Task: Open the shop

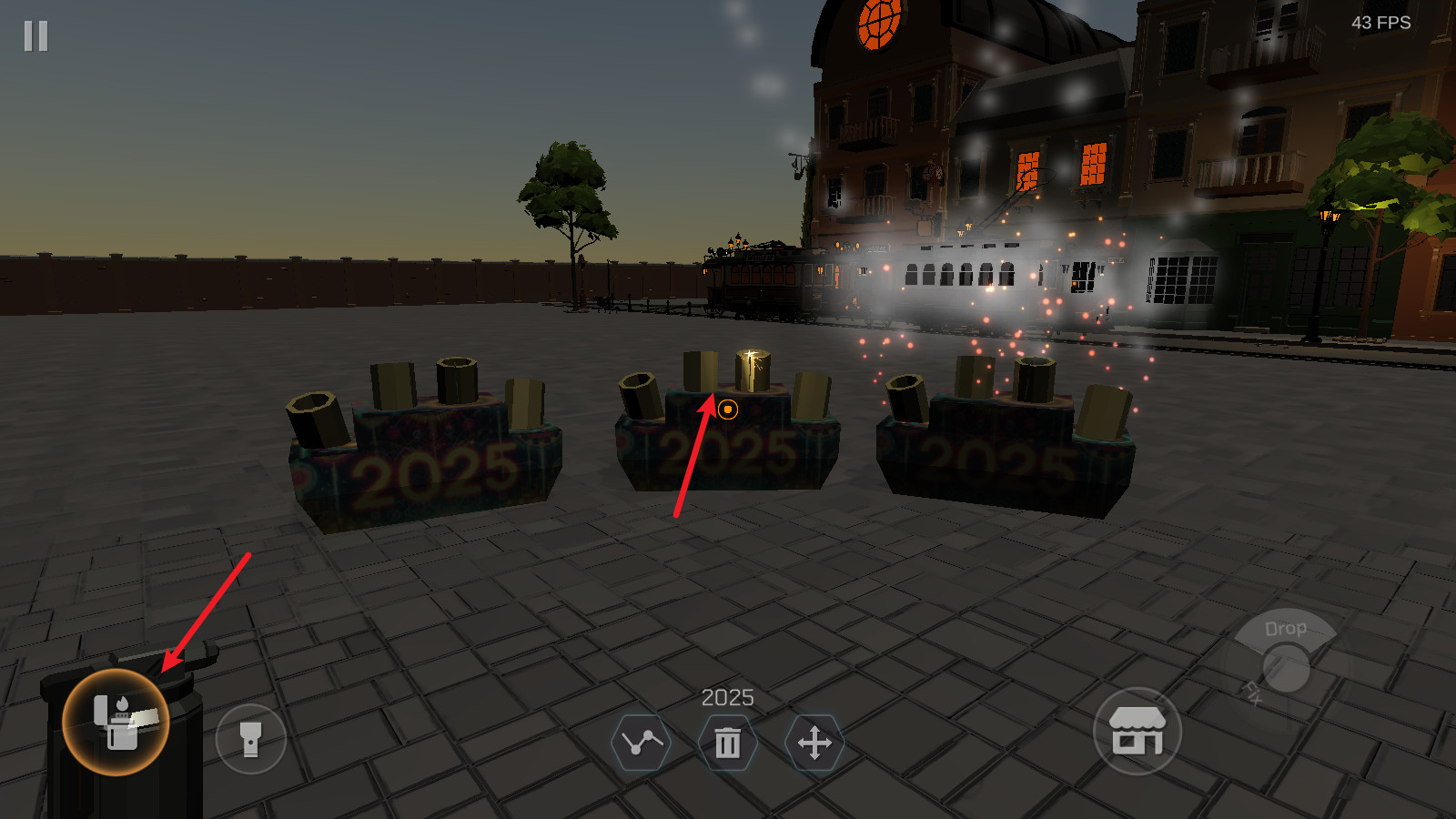Action: (x=1137, y=732)
